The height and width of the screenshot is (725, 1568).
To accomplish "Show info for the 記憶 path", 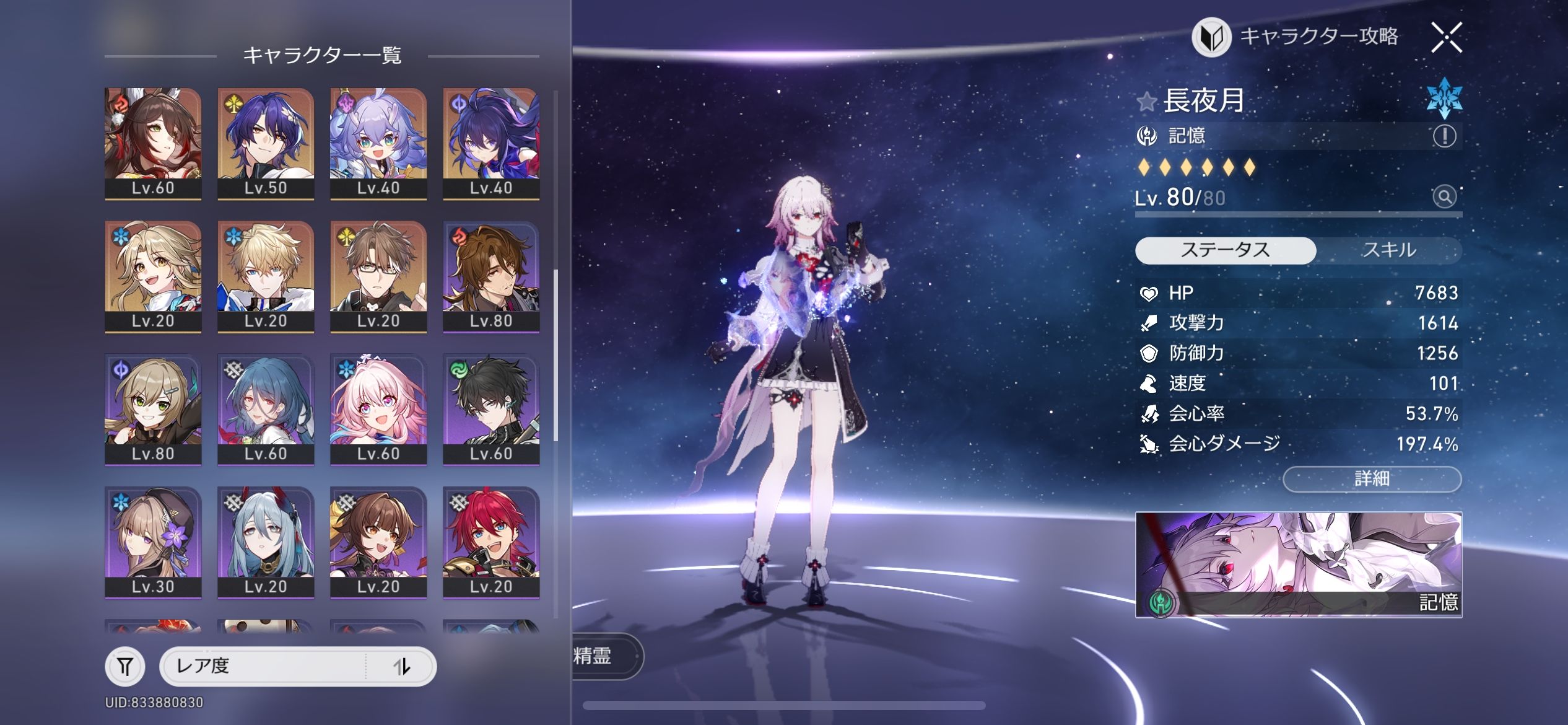I will pos(1444,136).
